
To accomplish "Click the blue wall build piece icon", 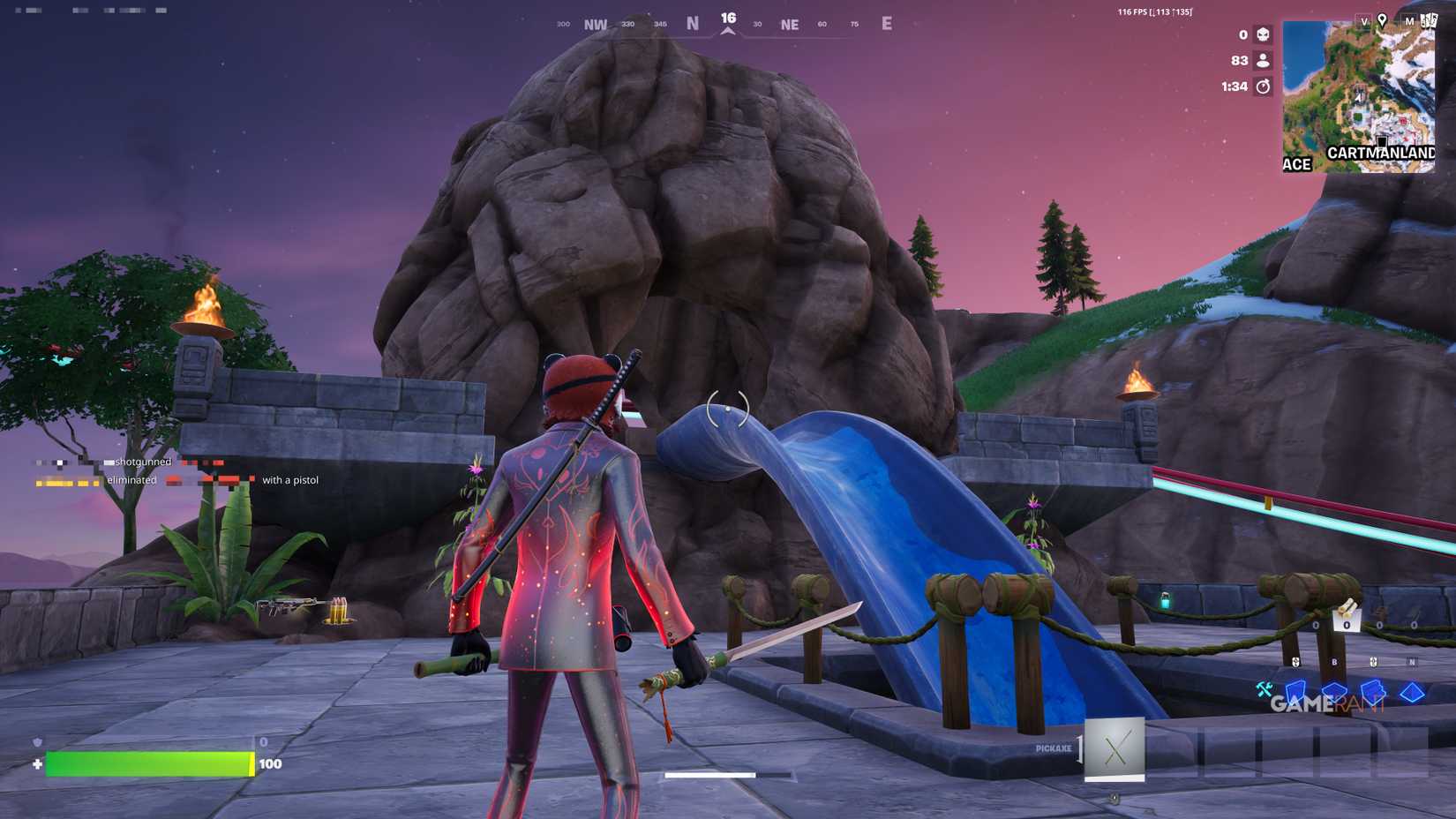I will pyautogui.click(x=1295, y=689).
